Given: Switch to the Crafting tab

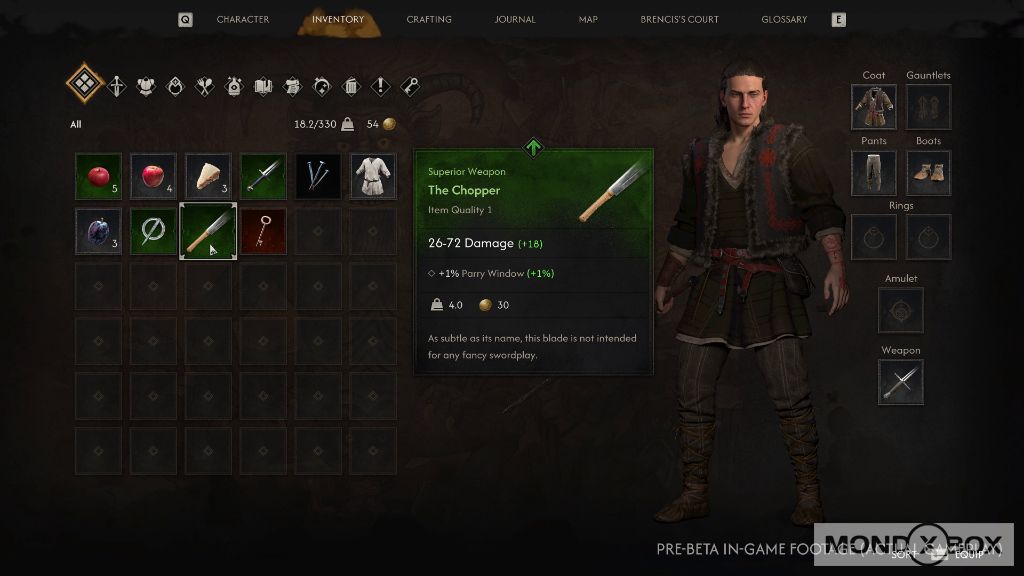Looking at the screenshot, I should click(x=429, y=19).
